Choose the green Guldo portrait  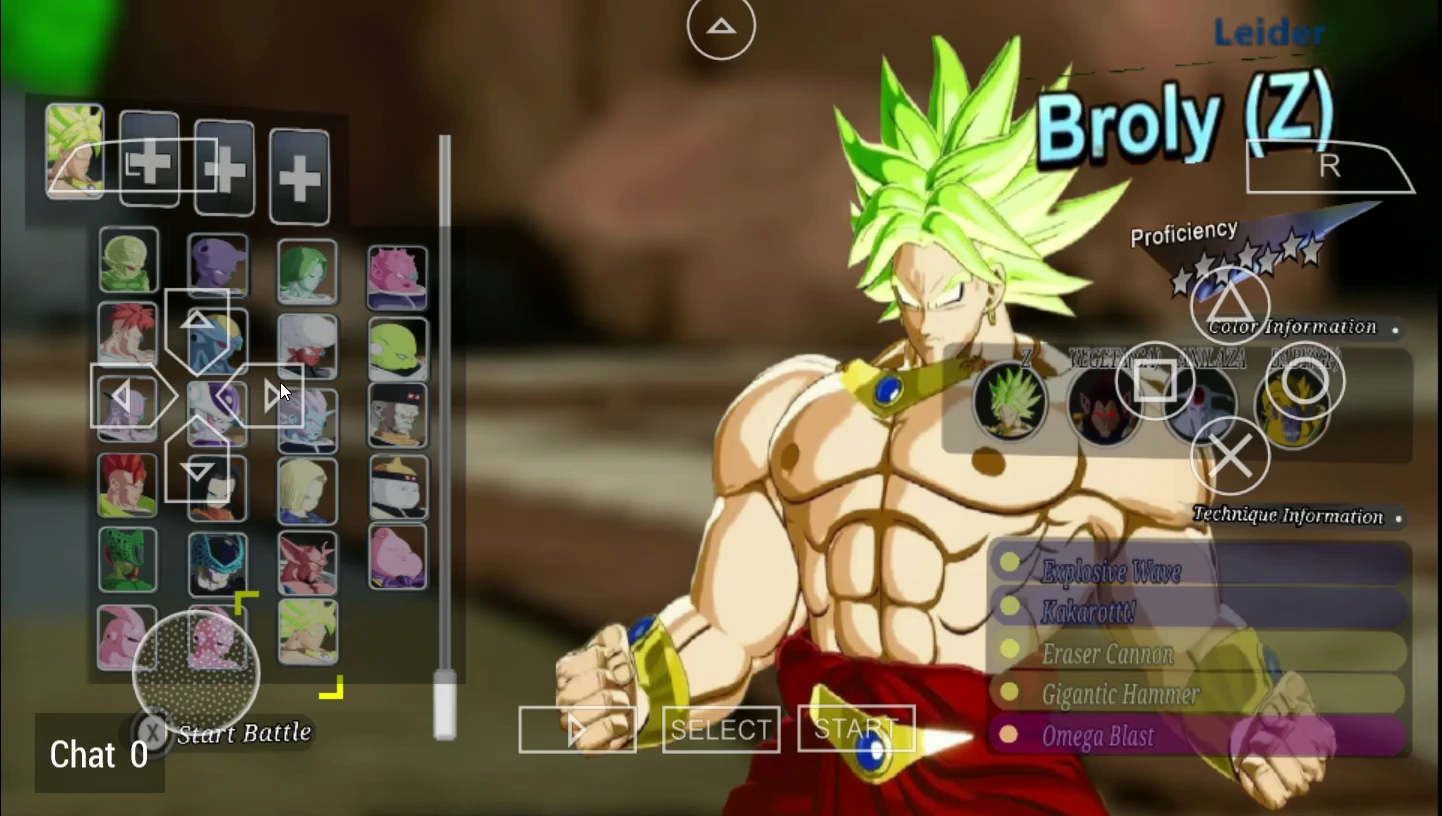pos(397,349)
